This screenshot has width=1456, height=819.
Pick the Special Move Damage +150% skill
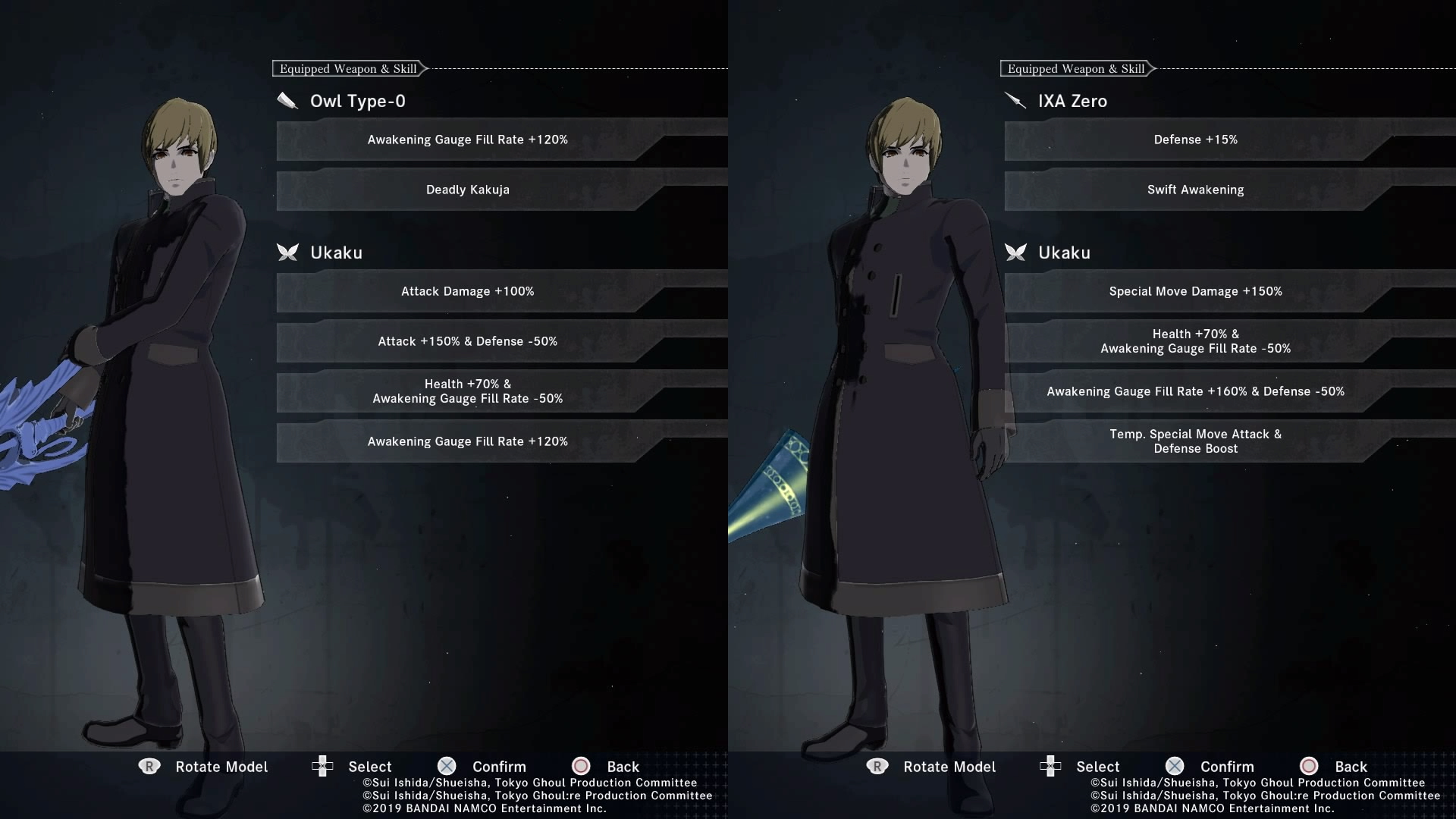point(1195,291)
